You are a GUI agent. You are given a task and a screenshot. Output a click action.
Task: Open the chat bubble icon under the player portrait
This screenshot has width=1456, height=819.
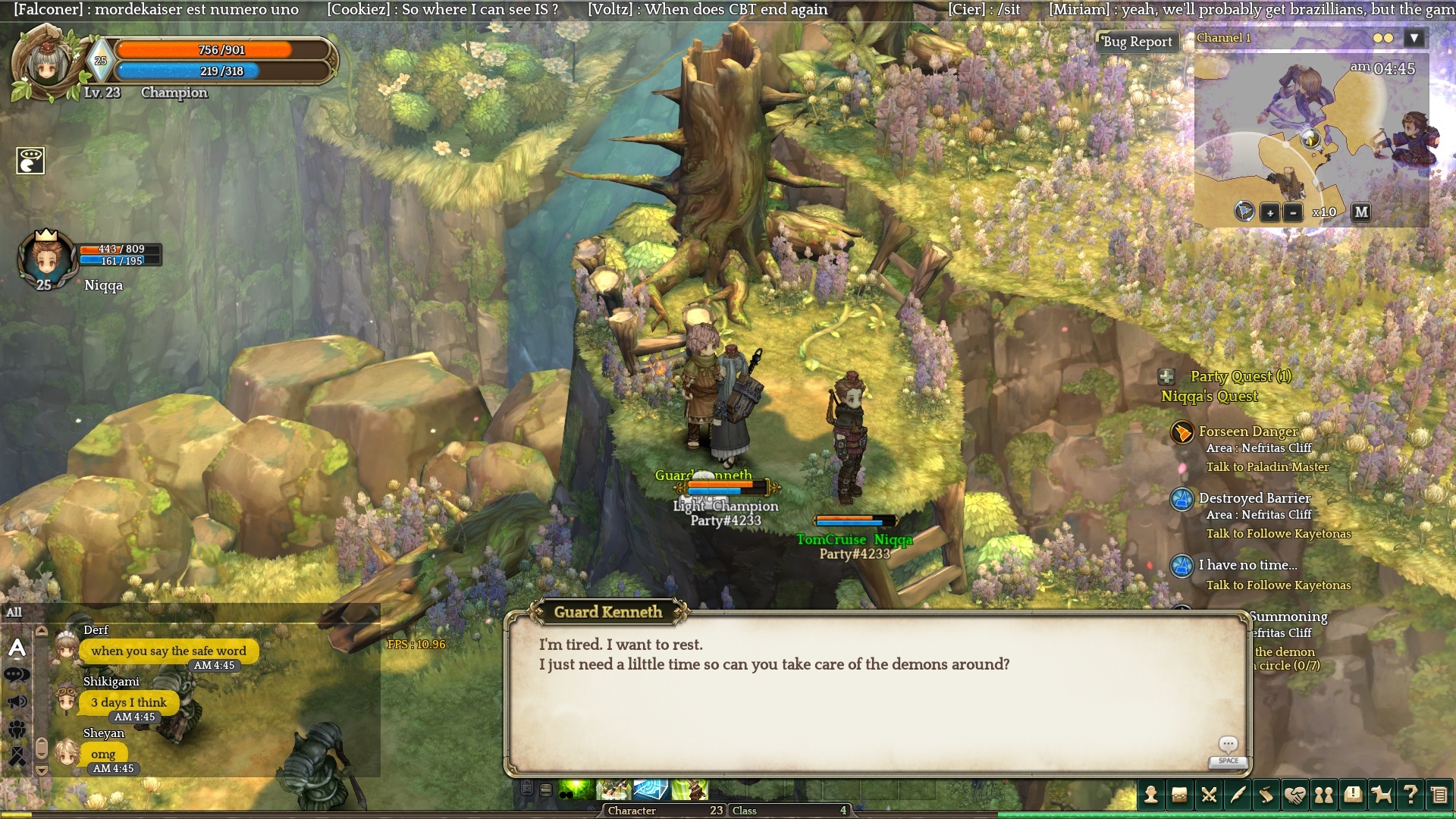click(x=31, y=160)
